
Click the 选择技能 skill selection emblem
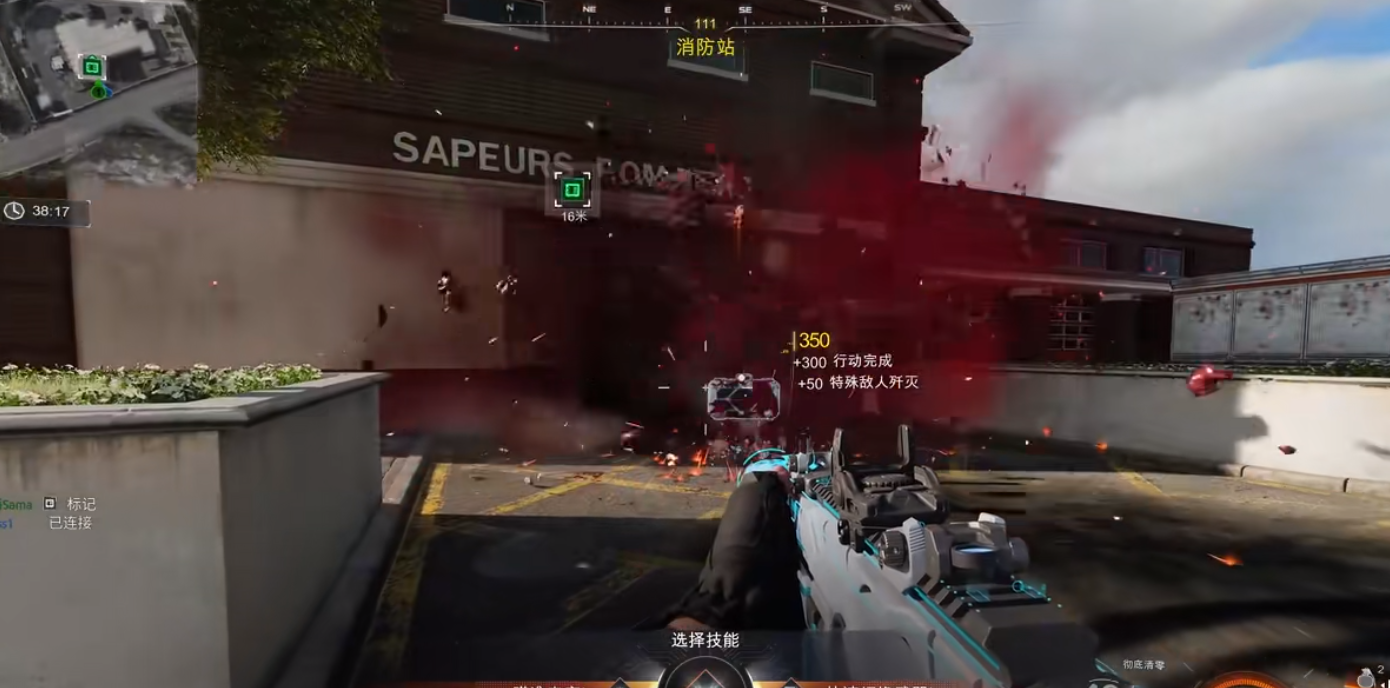pyautogui.click(x=705, y=672)
